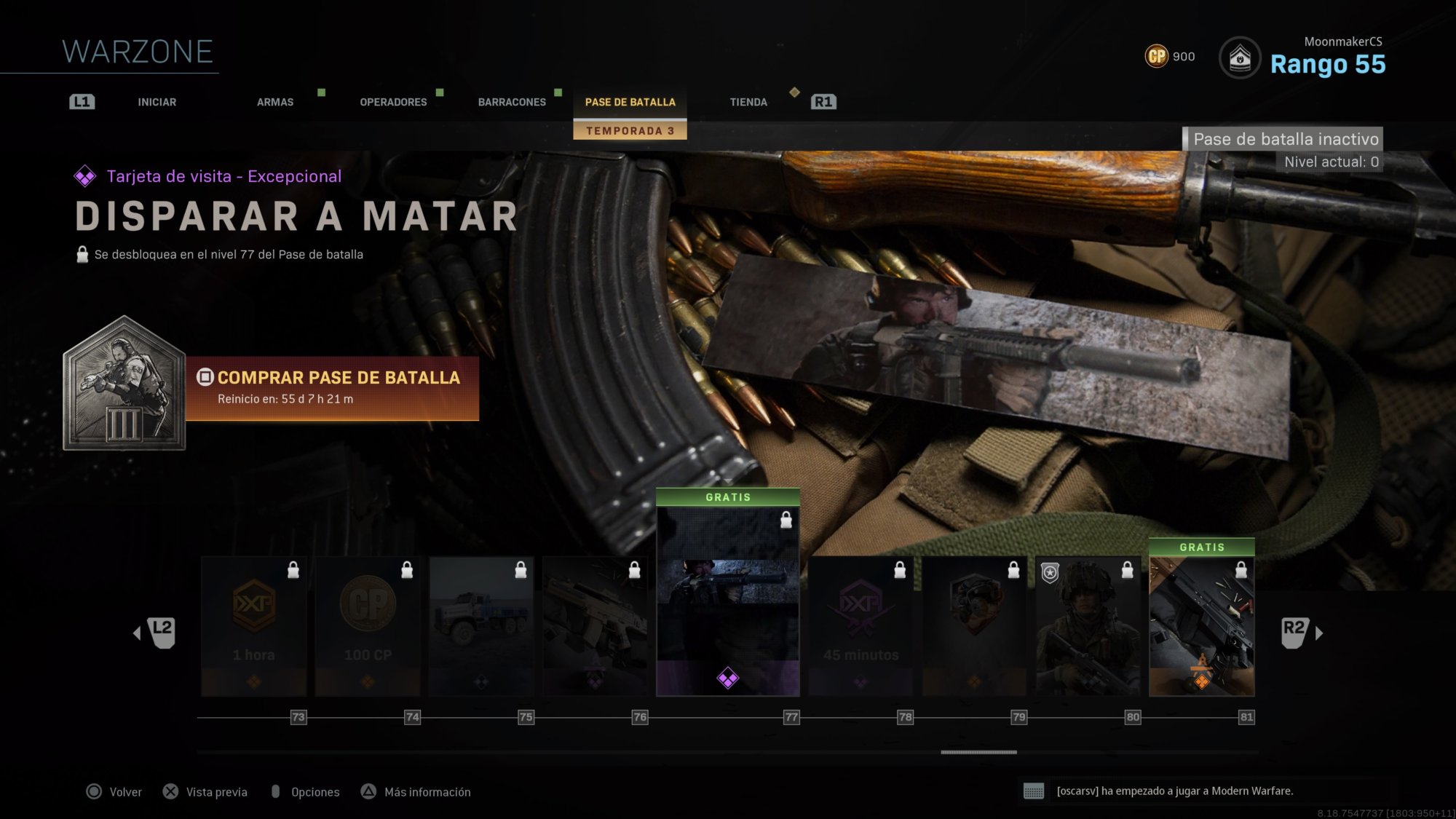Open the MoonmakerCS player rank profile

[x=1303, y=57]
